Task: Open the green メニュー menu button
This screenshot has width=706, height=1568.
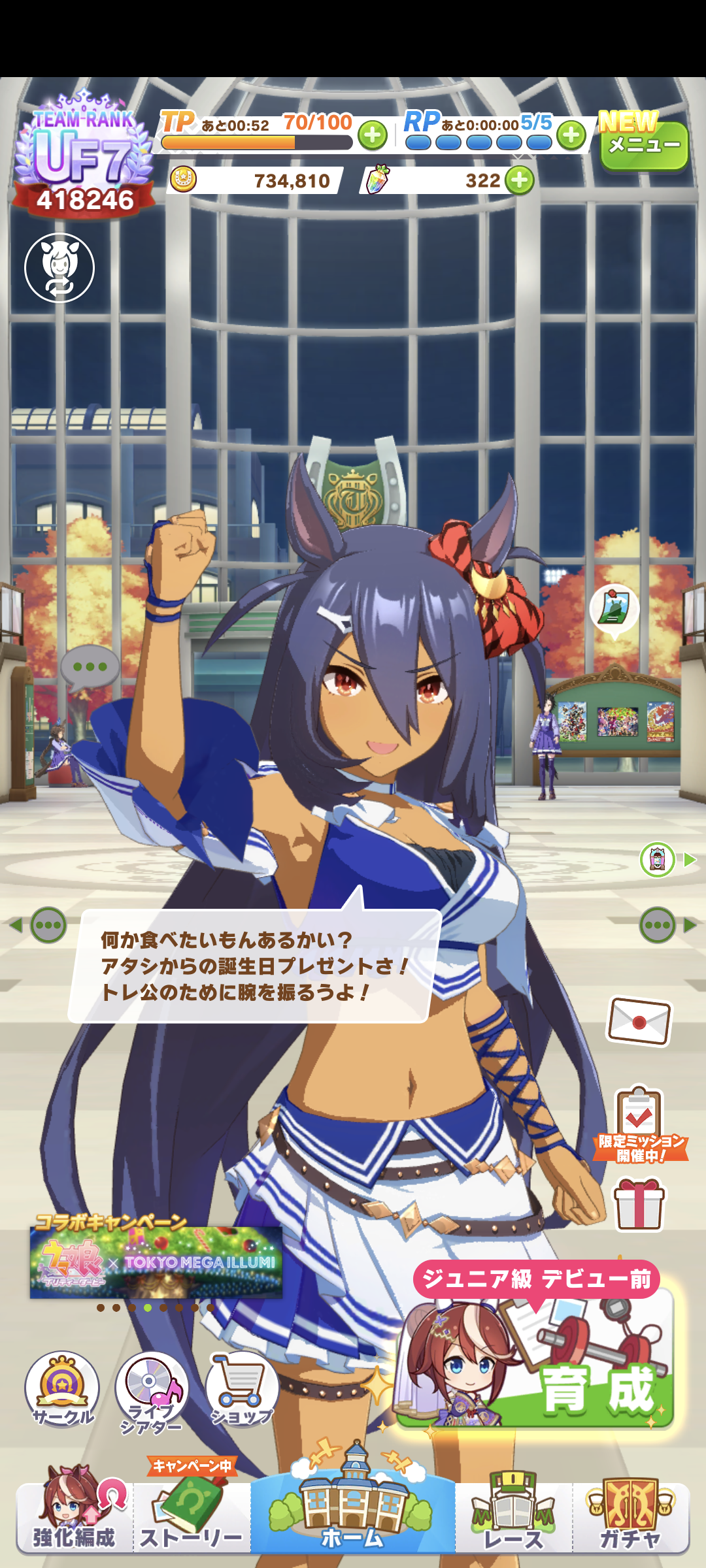Action: (x=644, y=145)
